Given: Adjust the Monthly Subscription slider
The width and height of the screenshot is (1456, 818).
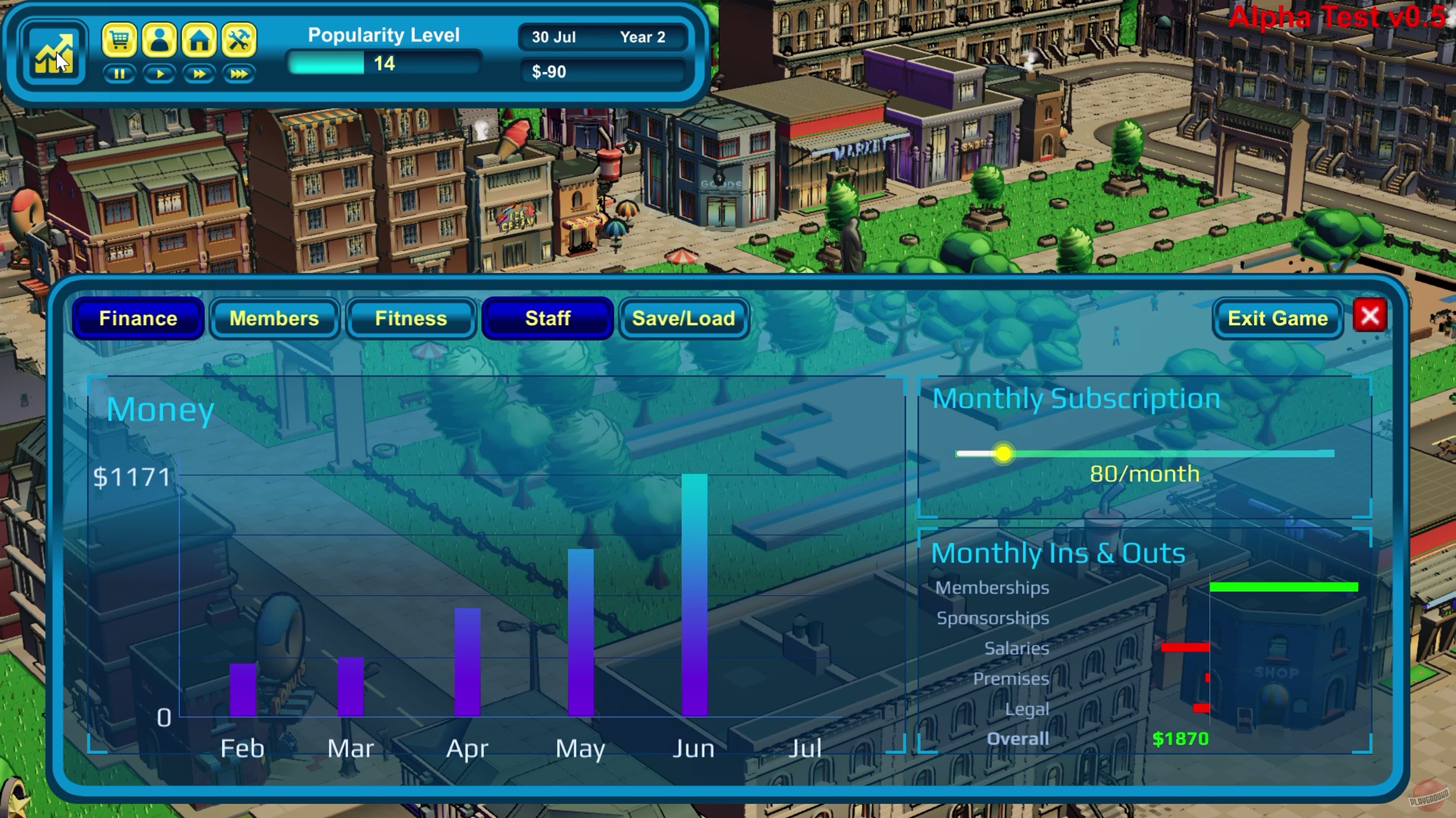Looking at the screenshot, I should [x=1003, y=453].
